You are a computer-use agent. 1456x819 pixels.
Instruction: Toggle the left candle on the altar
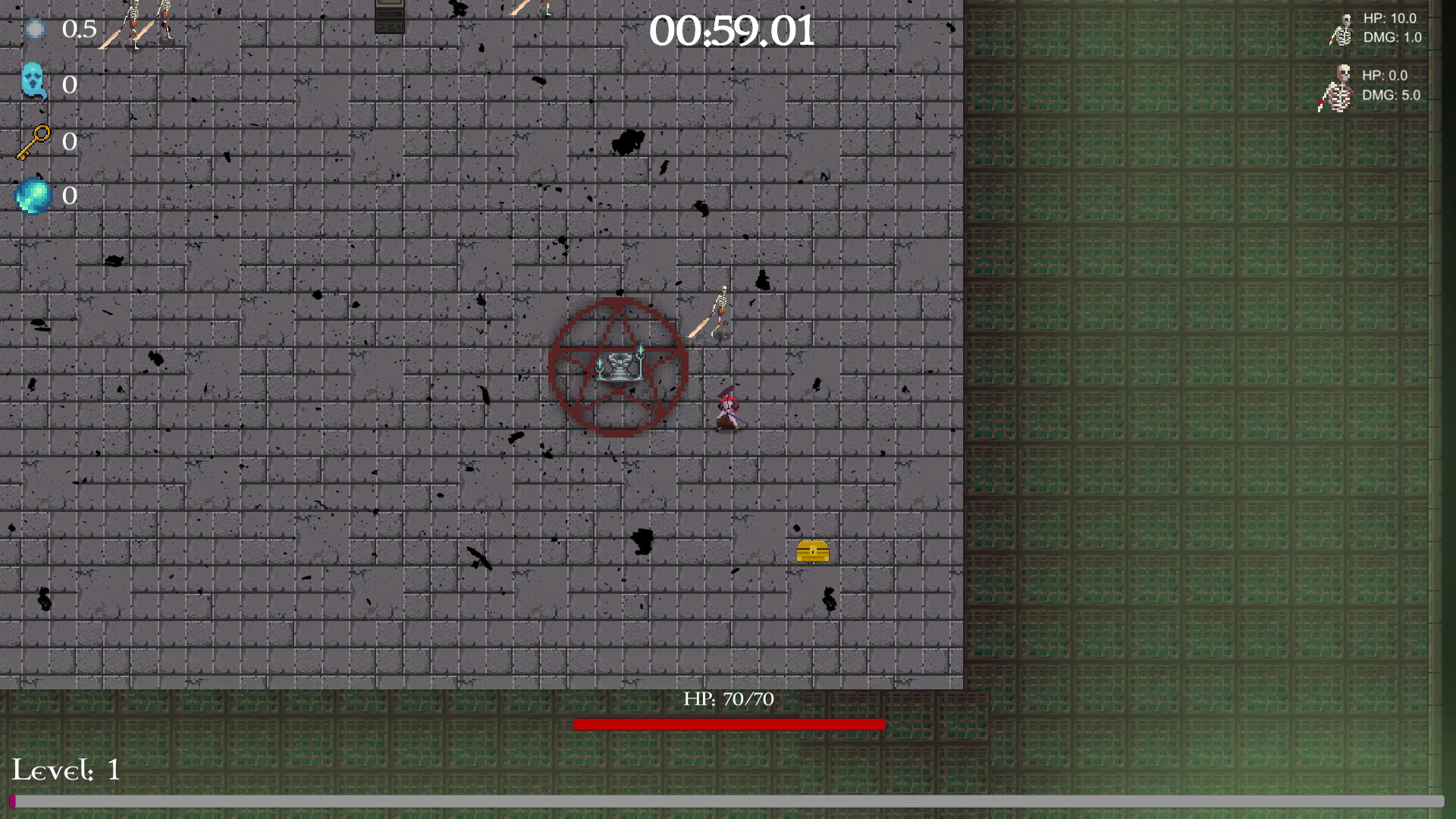click(601, 364)
